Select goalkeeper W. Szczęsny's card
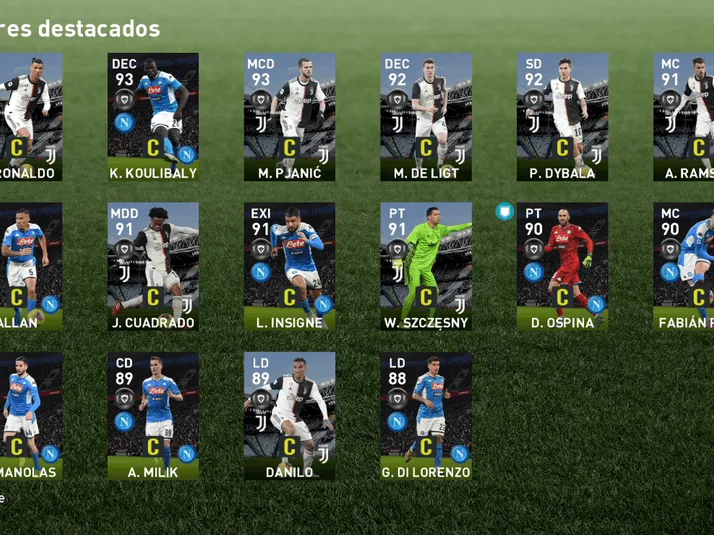 click(x=425, y=266)
